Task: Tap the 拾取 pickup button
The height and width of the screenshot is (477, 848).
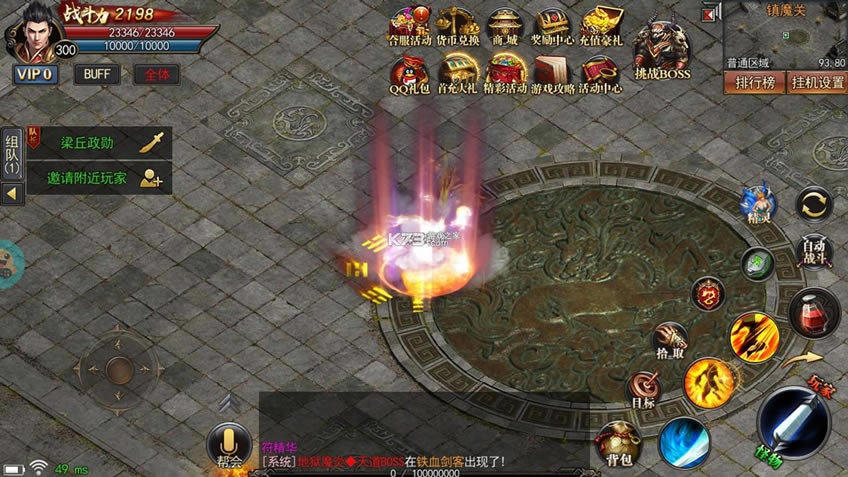Action: (669, 342)
